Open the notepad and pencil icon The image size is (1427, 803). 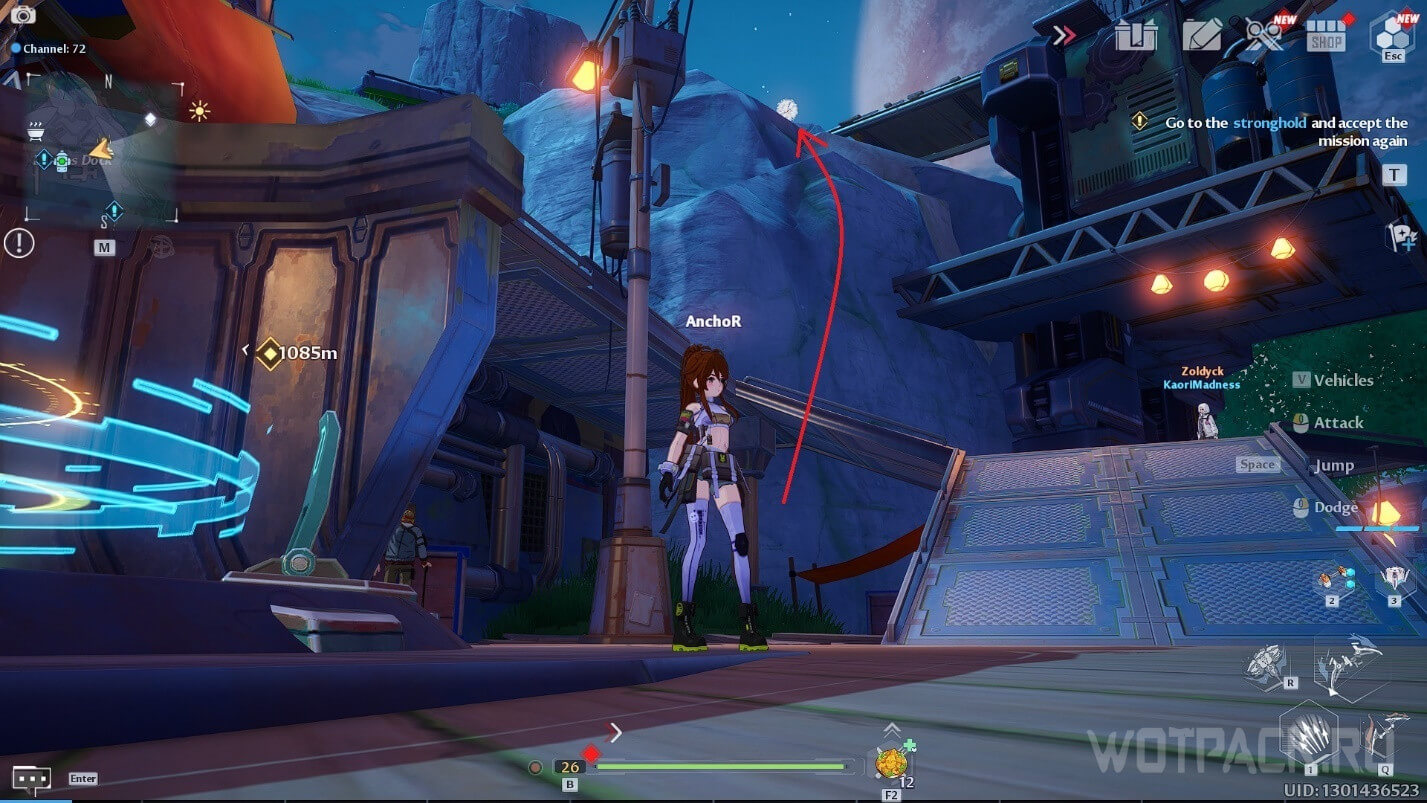1201,36
